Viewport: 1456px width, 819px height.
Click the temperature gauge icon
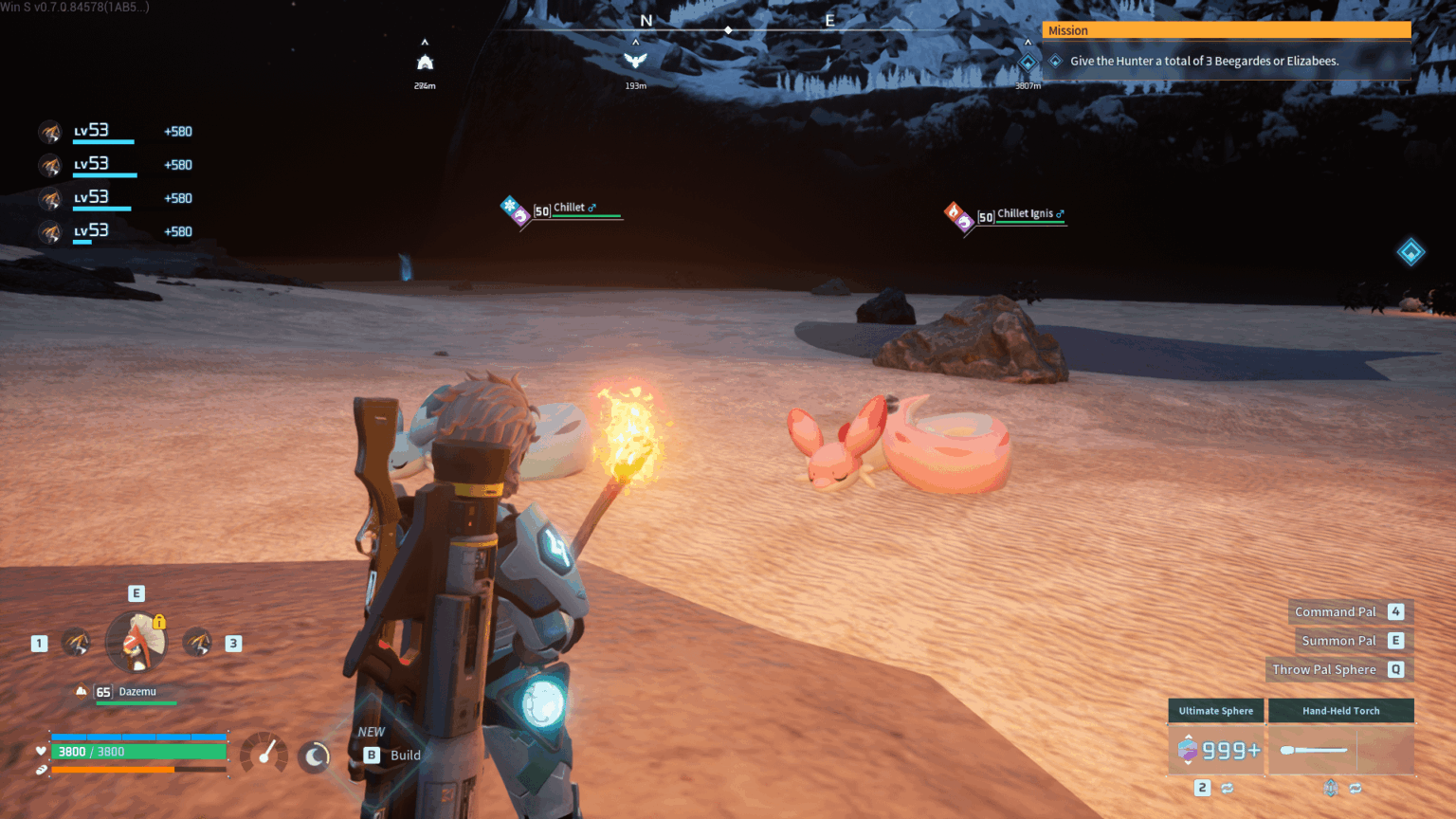(x=264, y=755)
